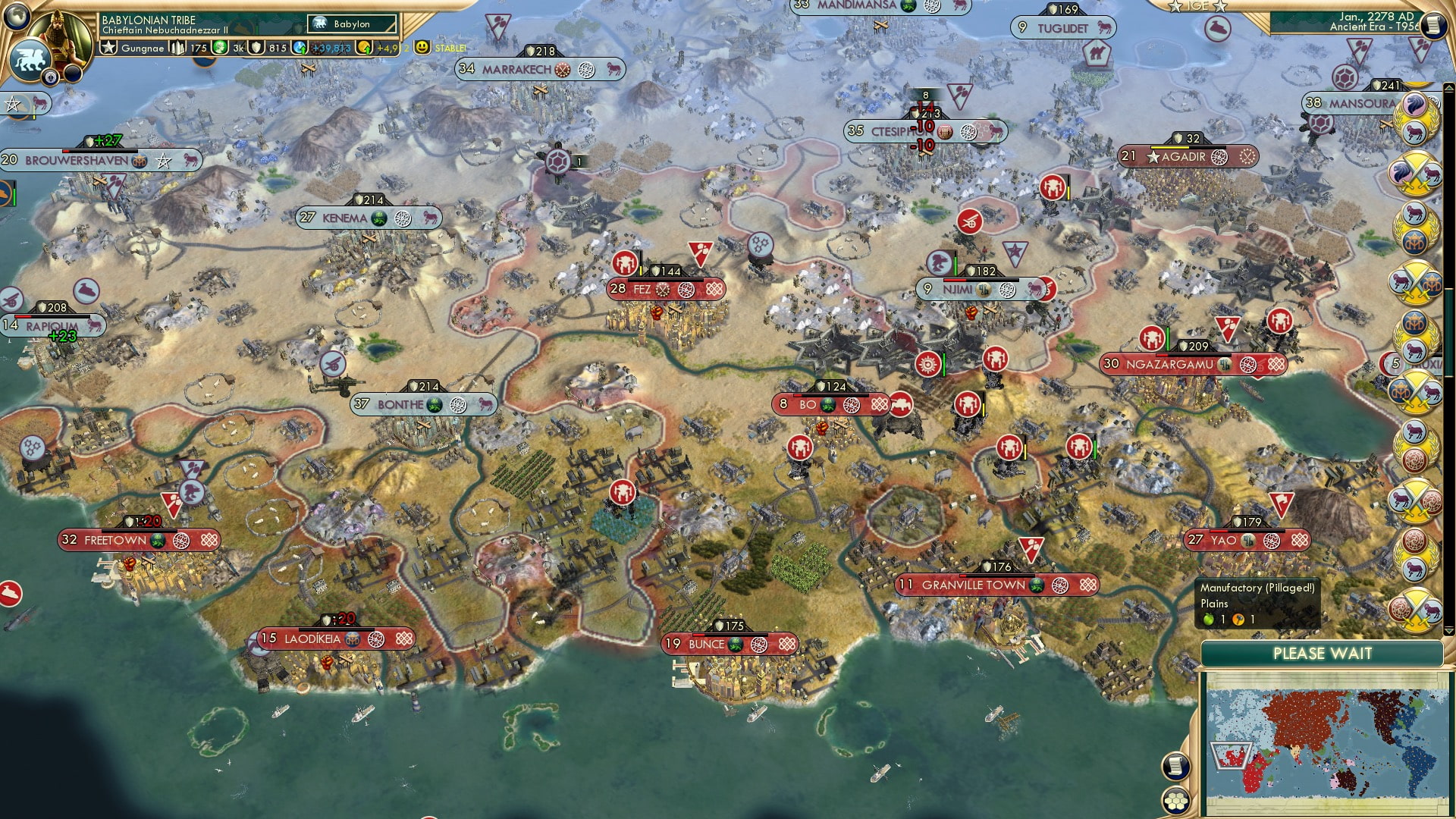Open the notification log scroll icon beside minimap
The width and height of the screenshot is (1456, 819).
[1175, 766]
